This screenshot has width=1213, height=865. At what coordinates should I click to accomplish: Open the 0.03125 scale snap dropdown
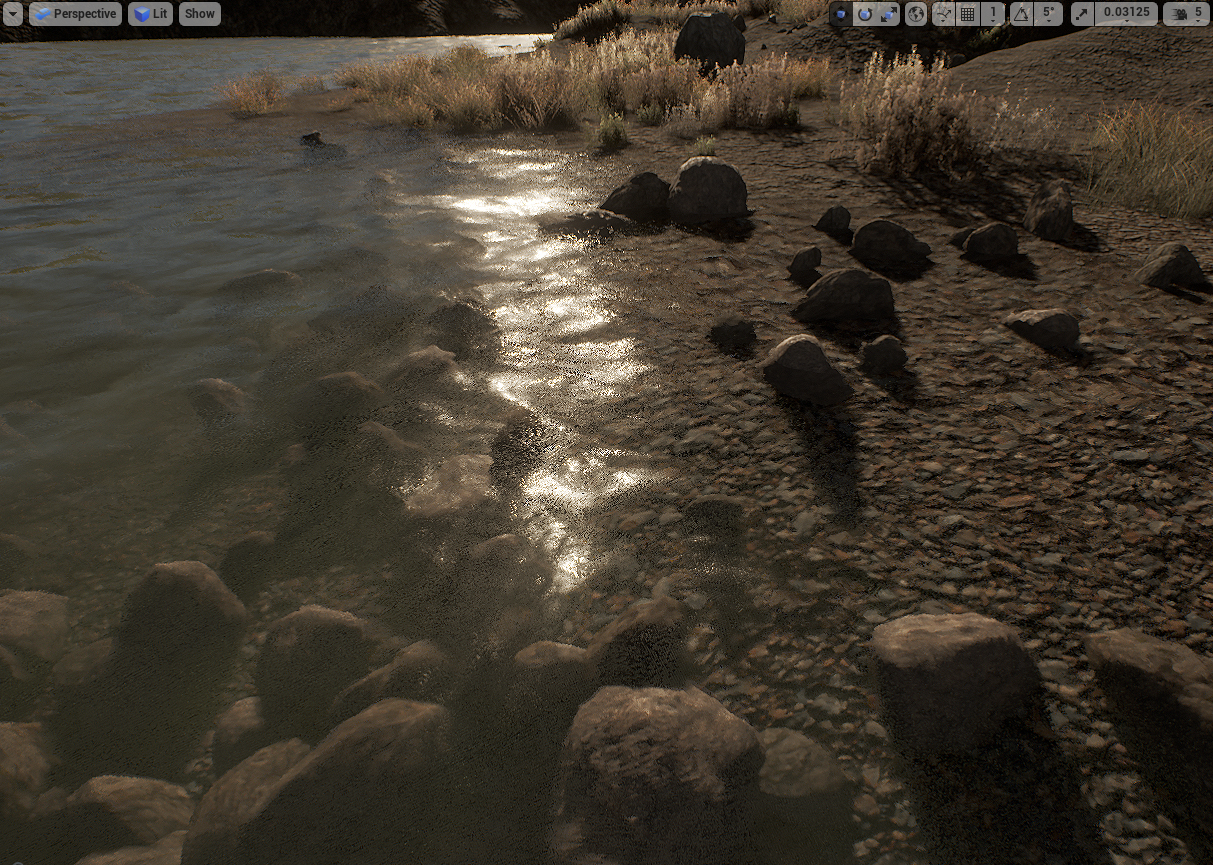1125,14
